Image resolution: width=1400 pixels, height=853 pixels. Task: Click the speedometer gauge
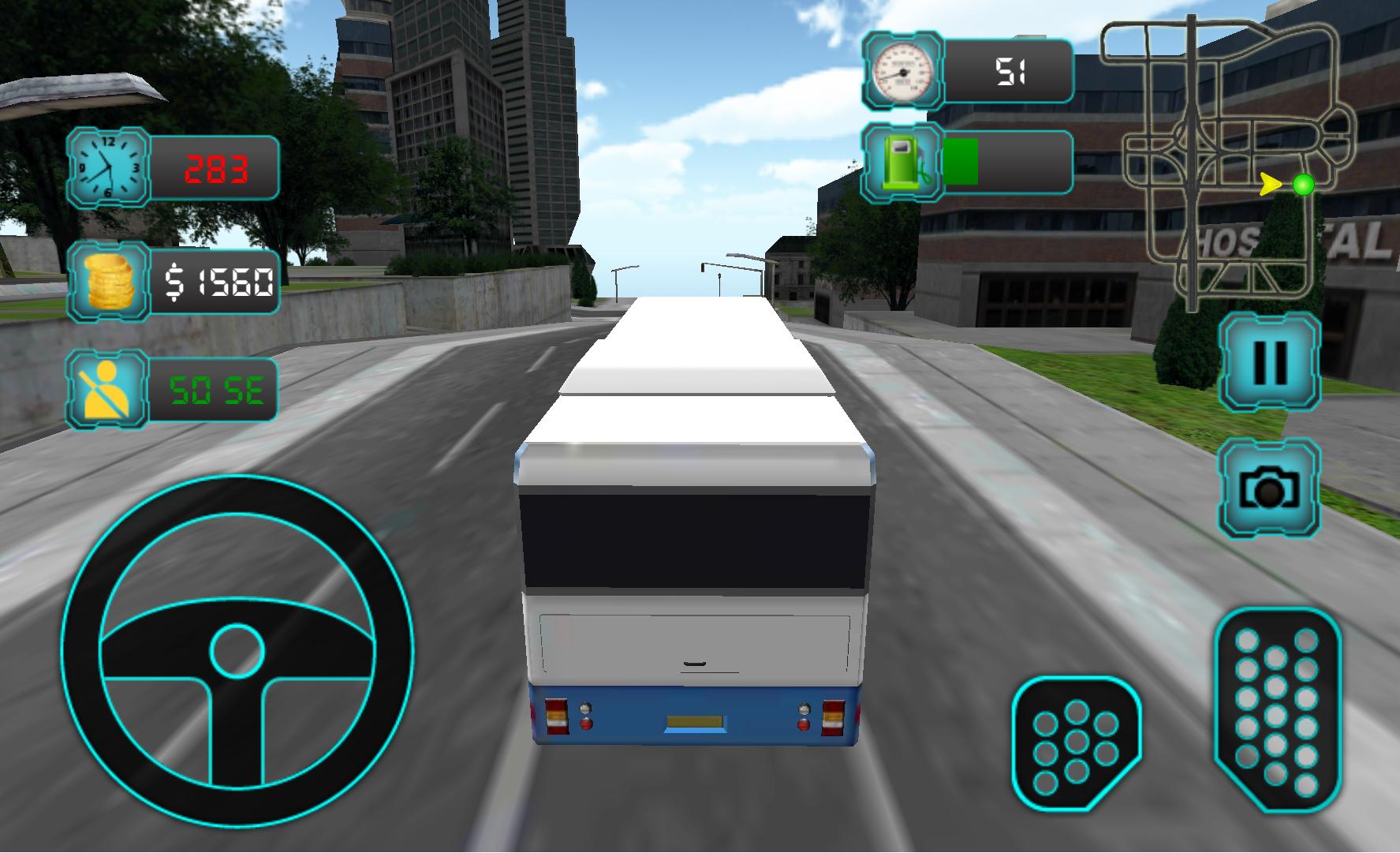coord(902,71)
